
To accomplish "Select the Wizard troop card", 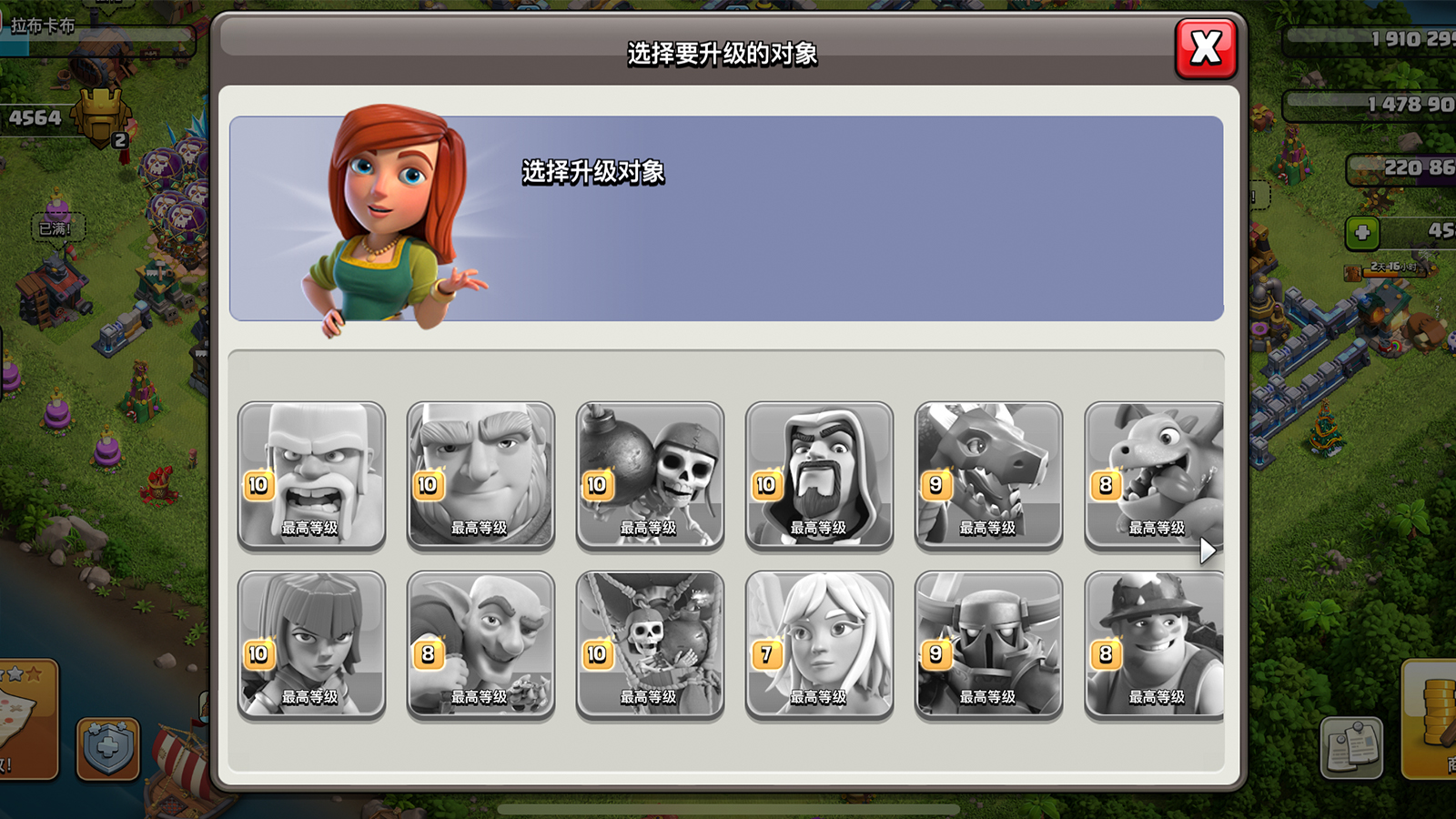I will tap(819, 475).
